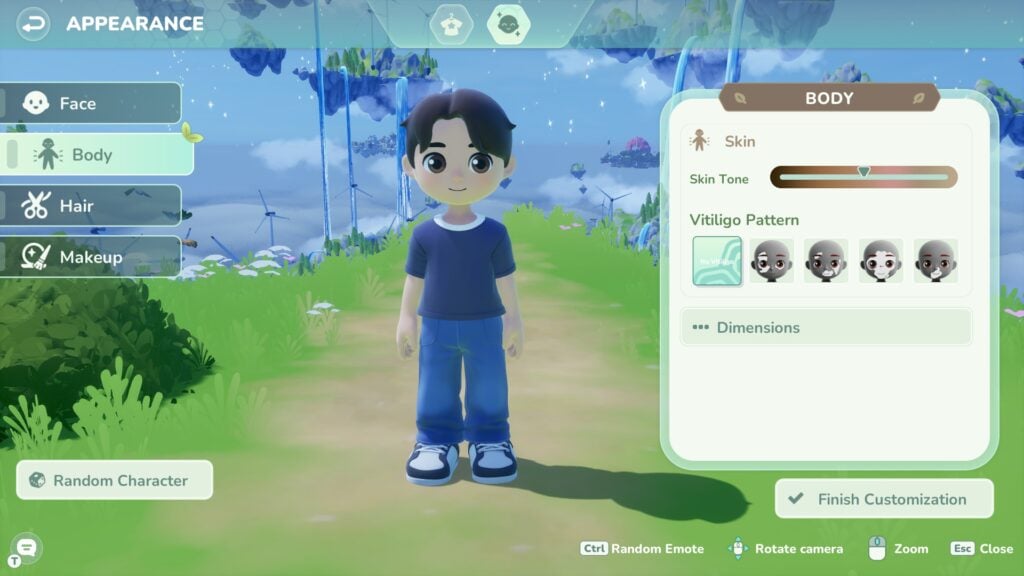Select the face appearance tab at top
The width and height of the screenshot is (1024, 576).
[508, 25]
